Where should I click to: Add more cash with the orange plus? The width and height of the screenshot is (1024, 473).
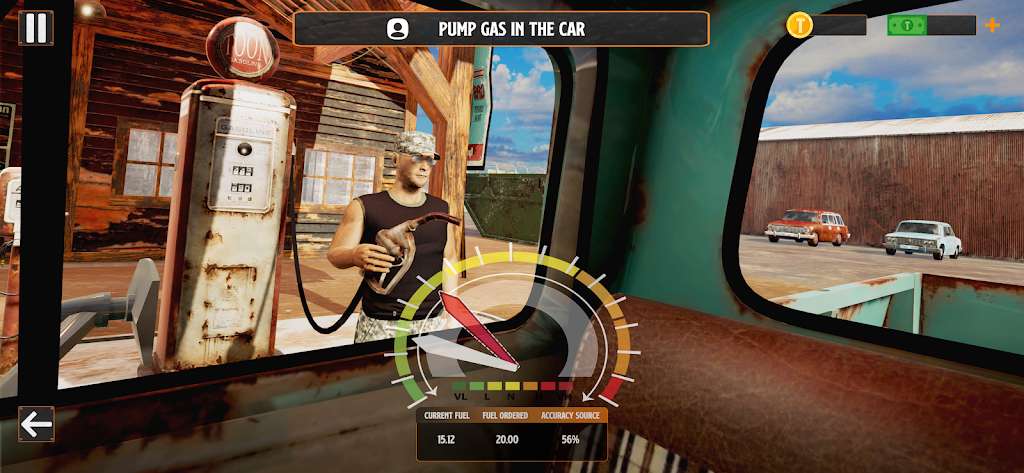click(991, 25)
